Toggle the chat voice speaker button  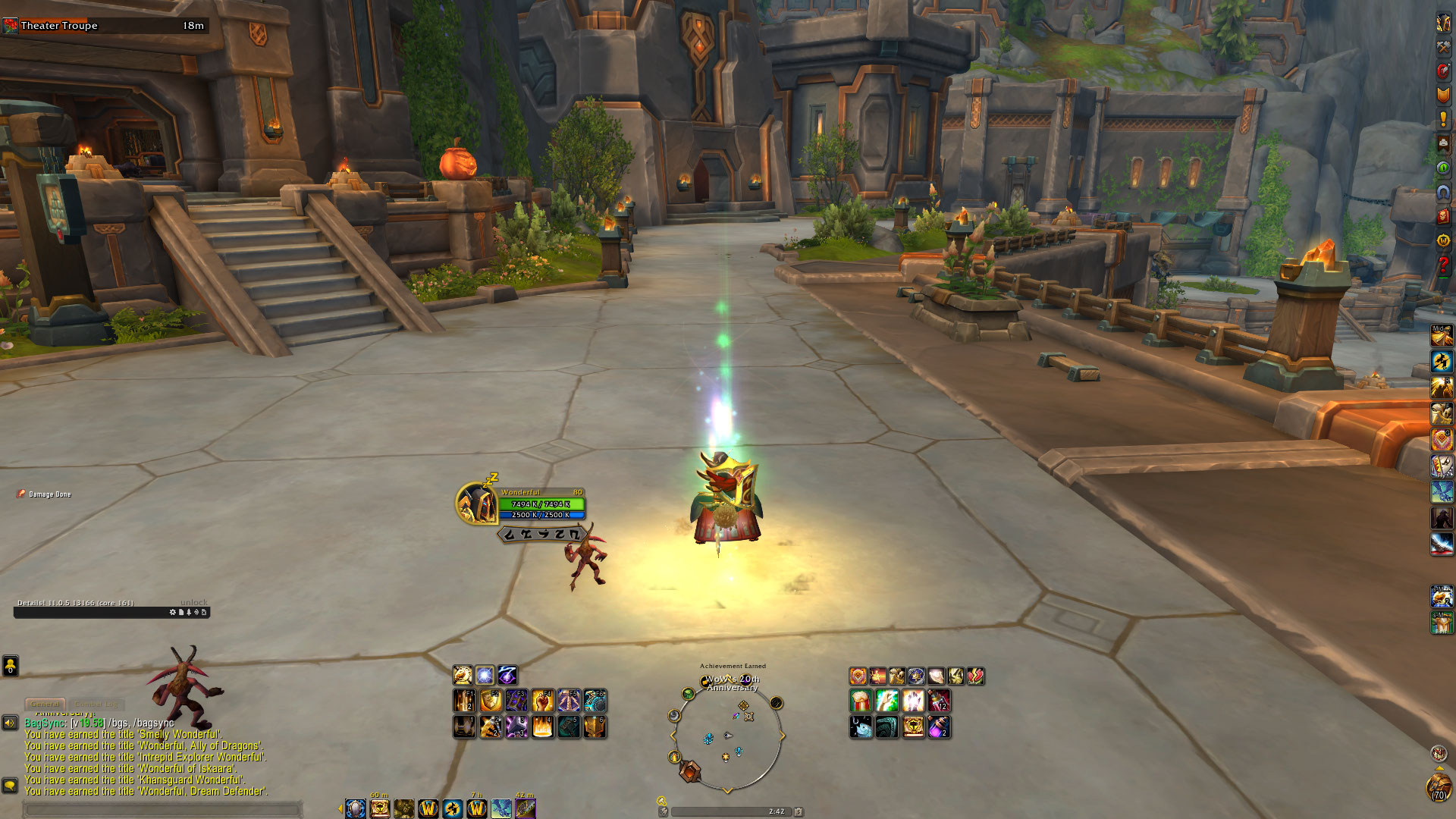click(10, 723)
